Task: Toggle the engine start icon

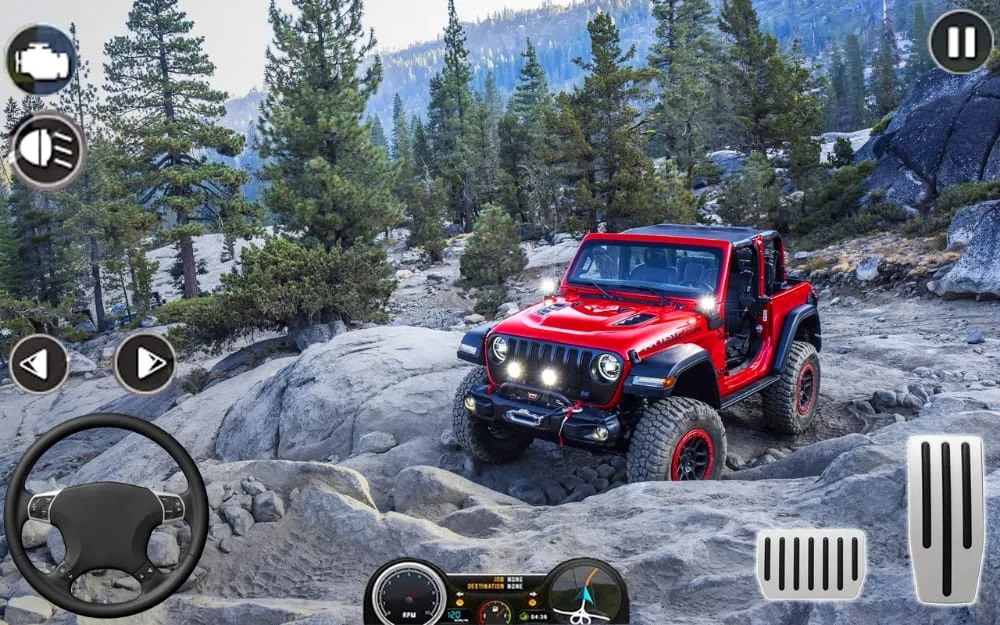Action: coord(42,60)
